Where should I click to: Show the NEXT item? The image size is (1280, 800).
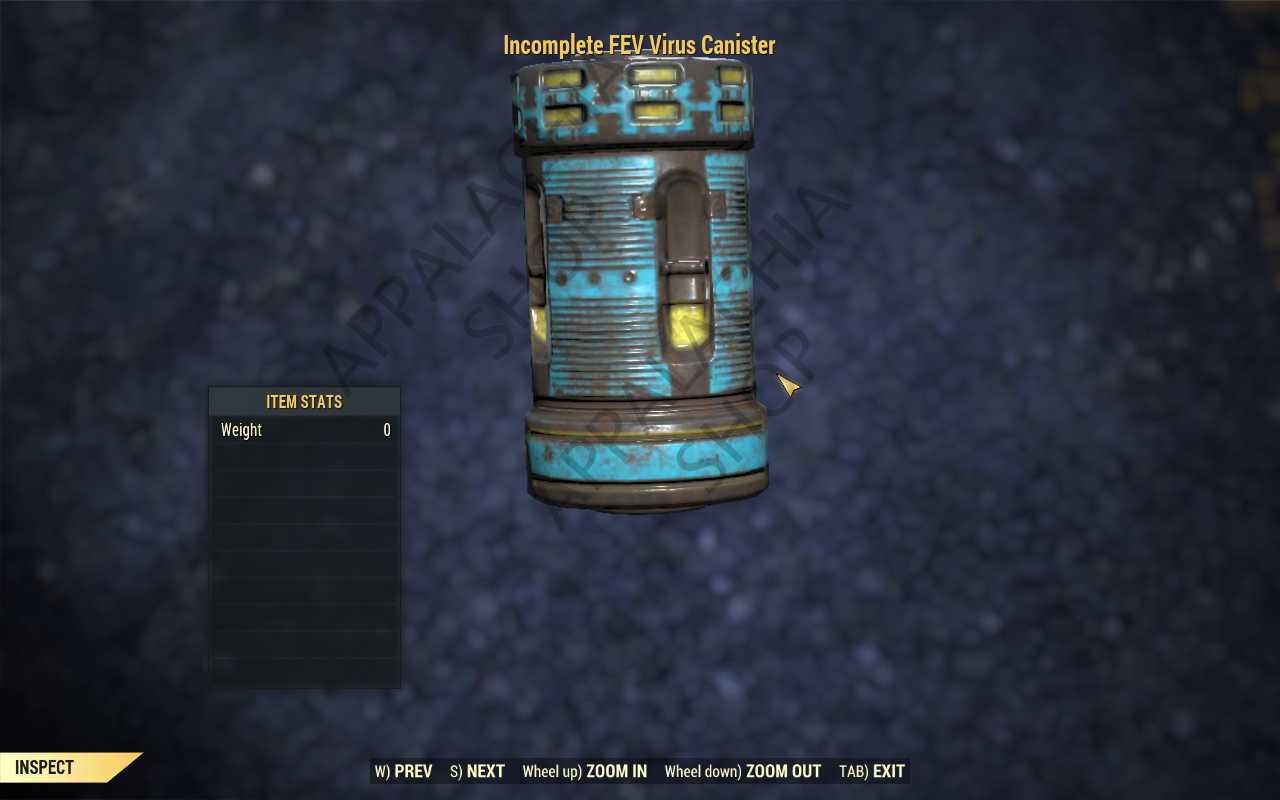[477, 771]
